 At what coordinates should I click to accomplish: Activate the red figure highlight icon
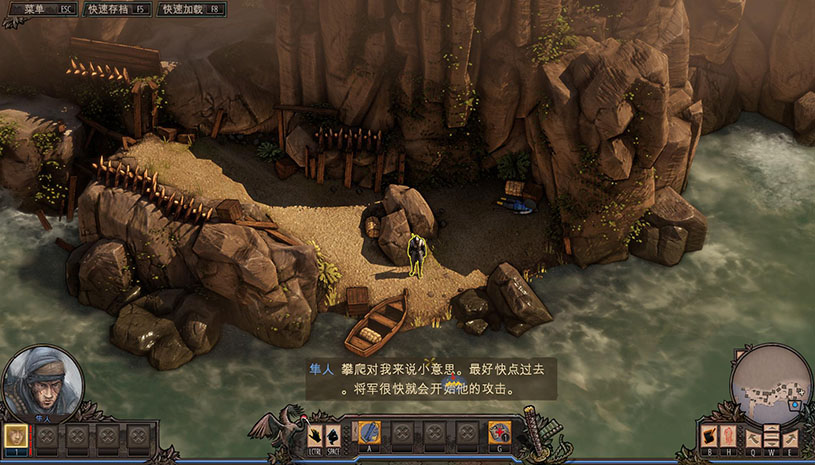[727, 435]
